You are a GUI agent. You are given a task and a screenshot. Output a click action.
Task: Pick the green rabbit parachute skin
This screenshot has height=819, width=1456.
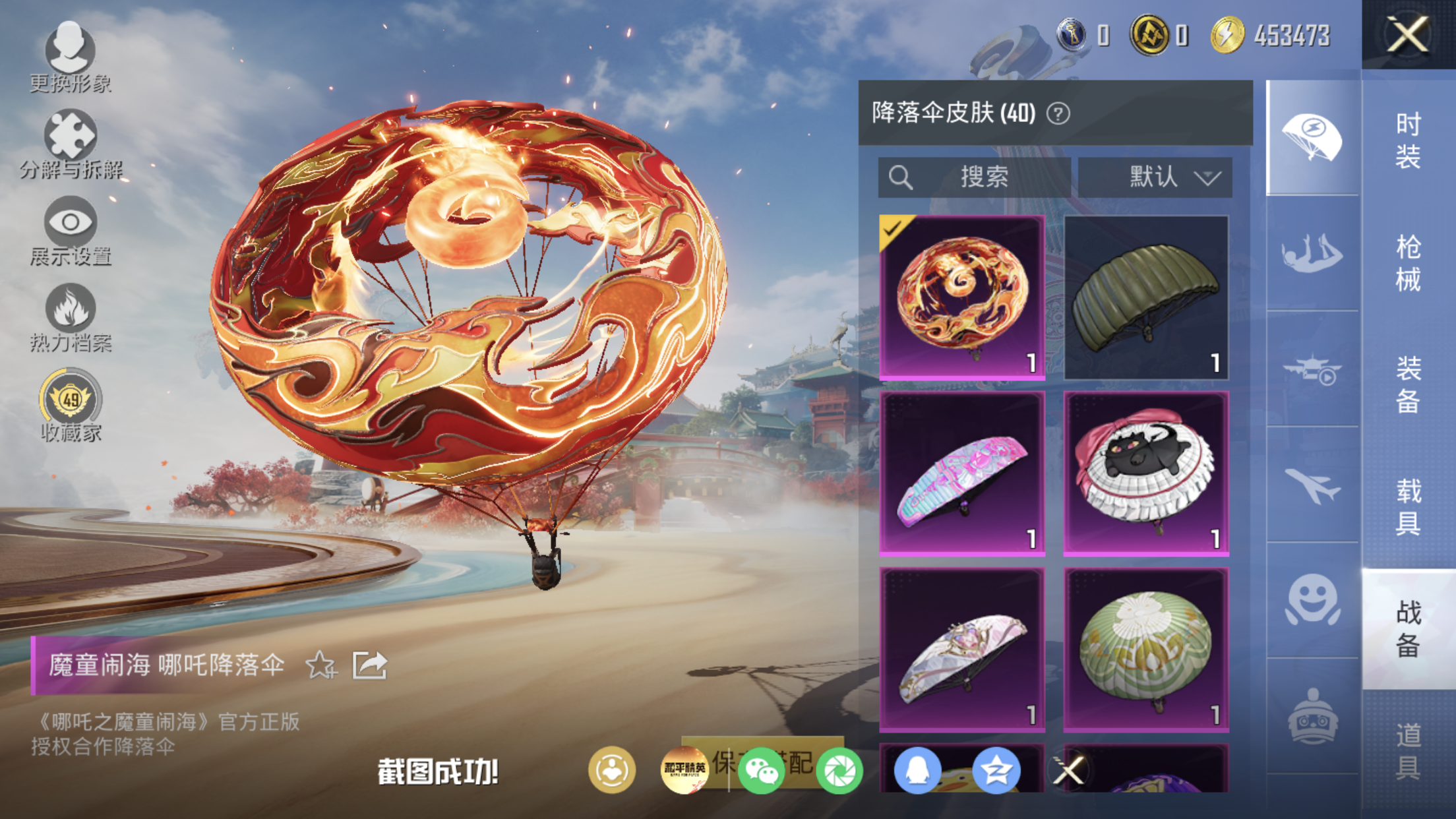[x=1146, y=650]
